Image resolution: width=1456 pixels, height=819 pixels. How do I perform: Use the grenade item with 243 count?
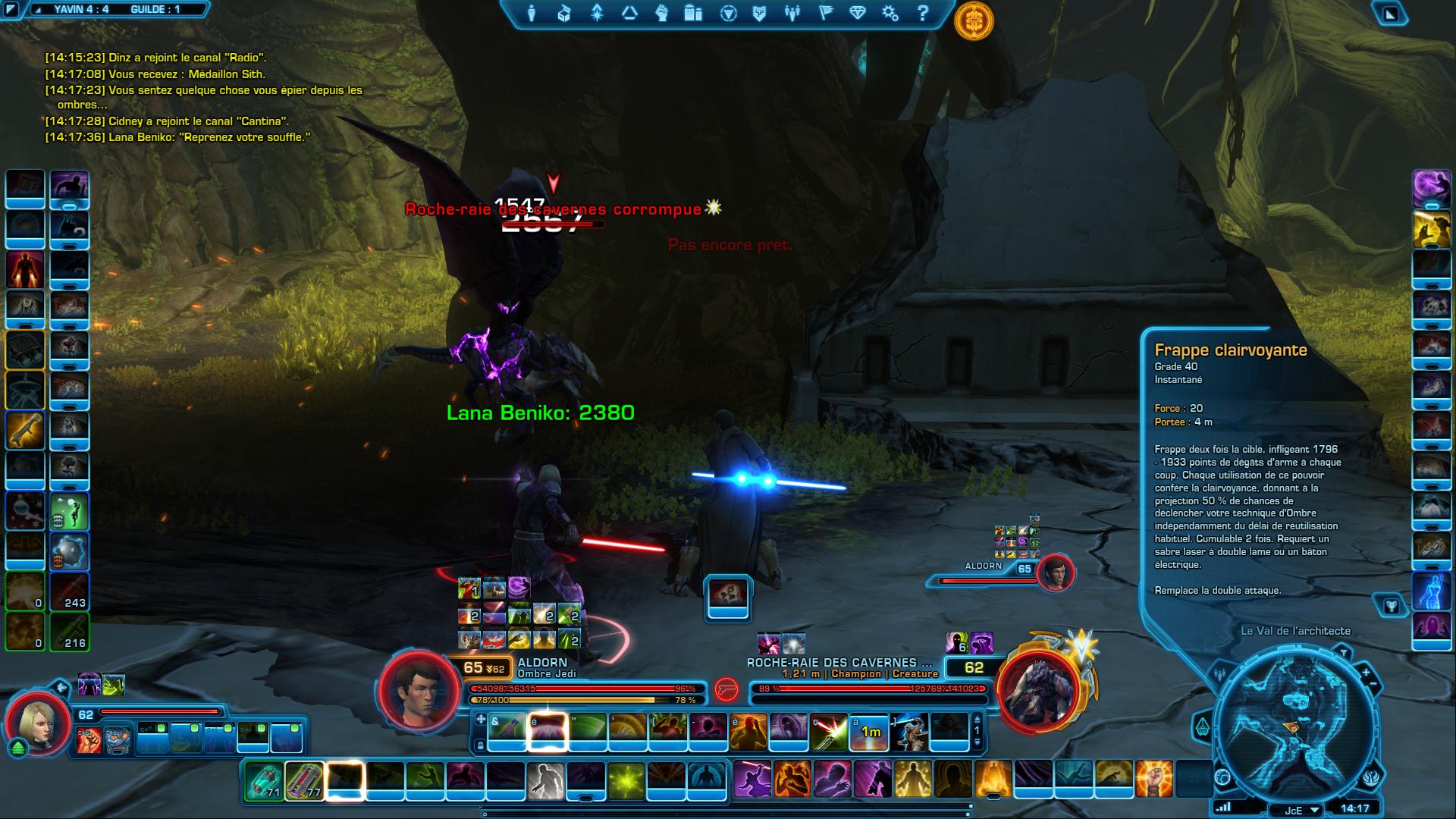click(70, 591)
